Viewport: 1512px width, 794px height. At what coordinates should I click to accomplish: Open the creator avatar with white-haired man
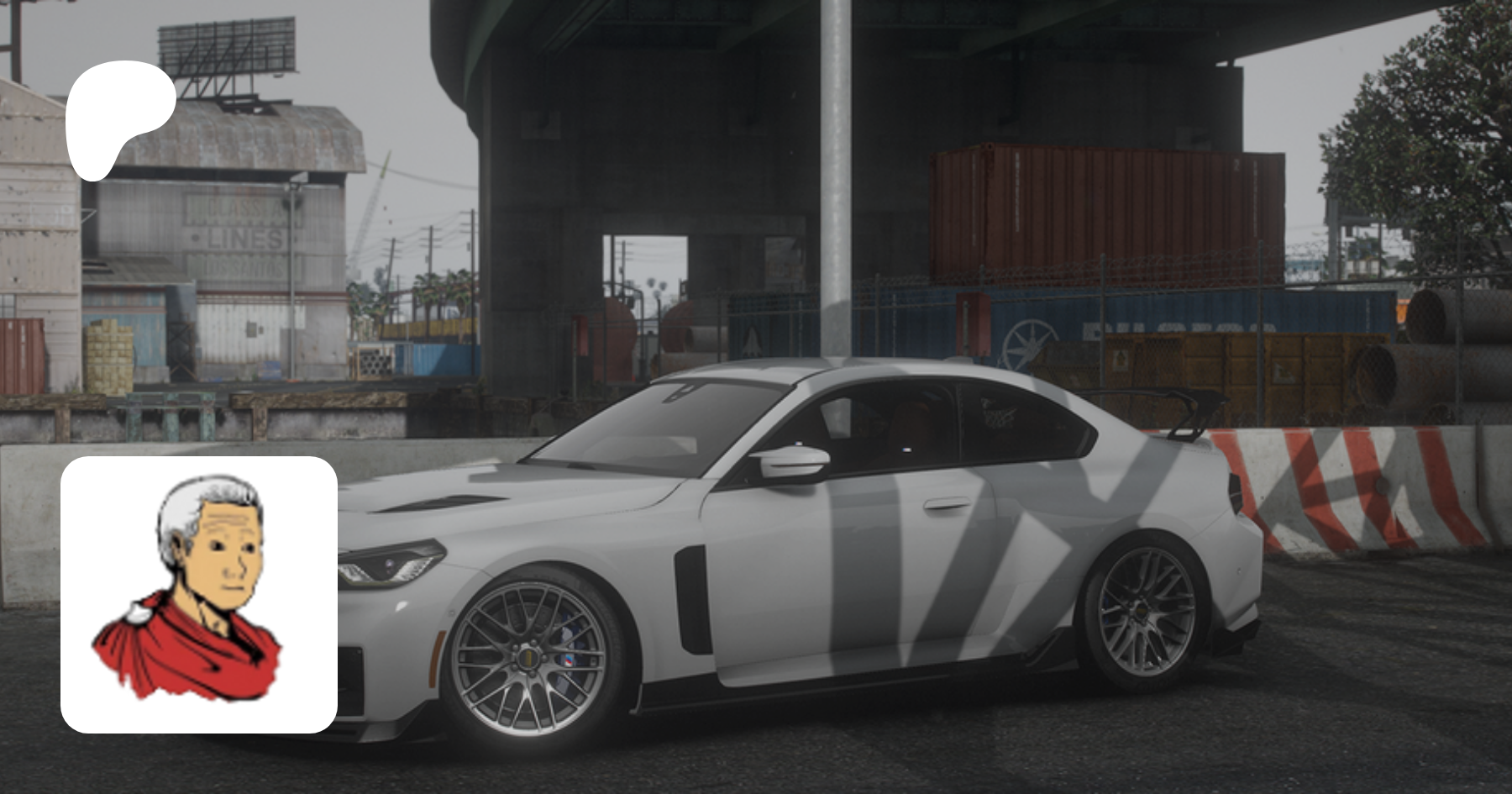click(x=199, y=594)
